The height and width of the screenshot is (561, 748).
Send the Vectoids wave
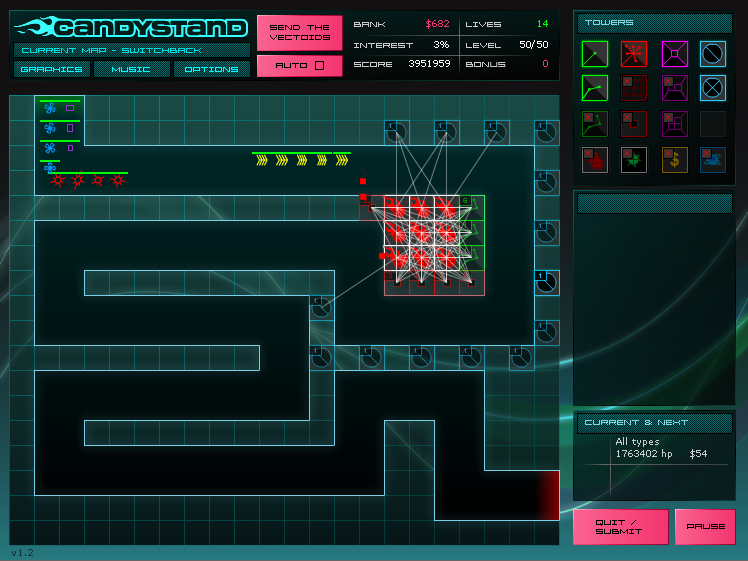[299, 33]
